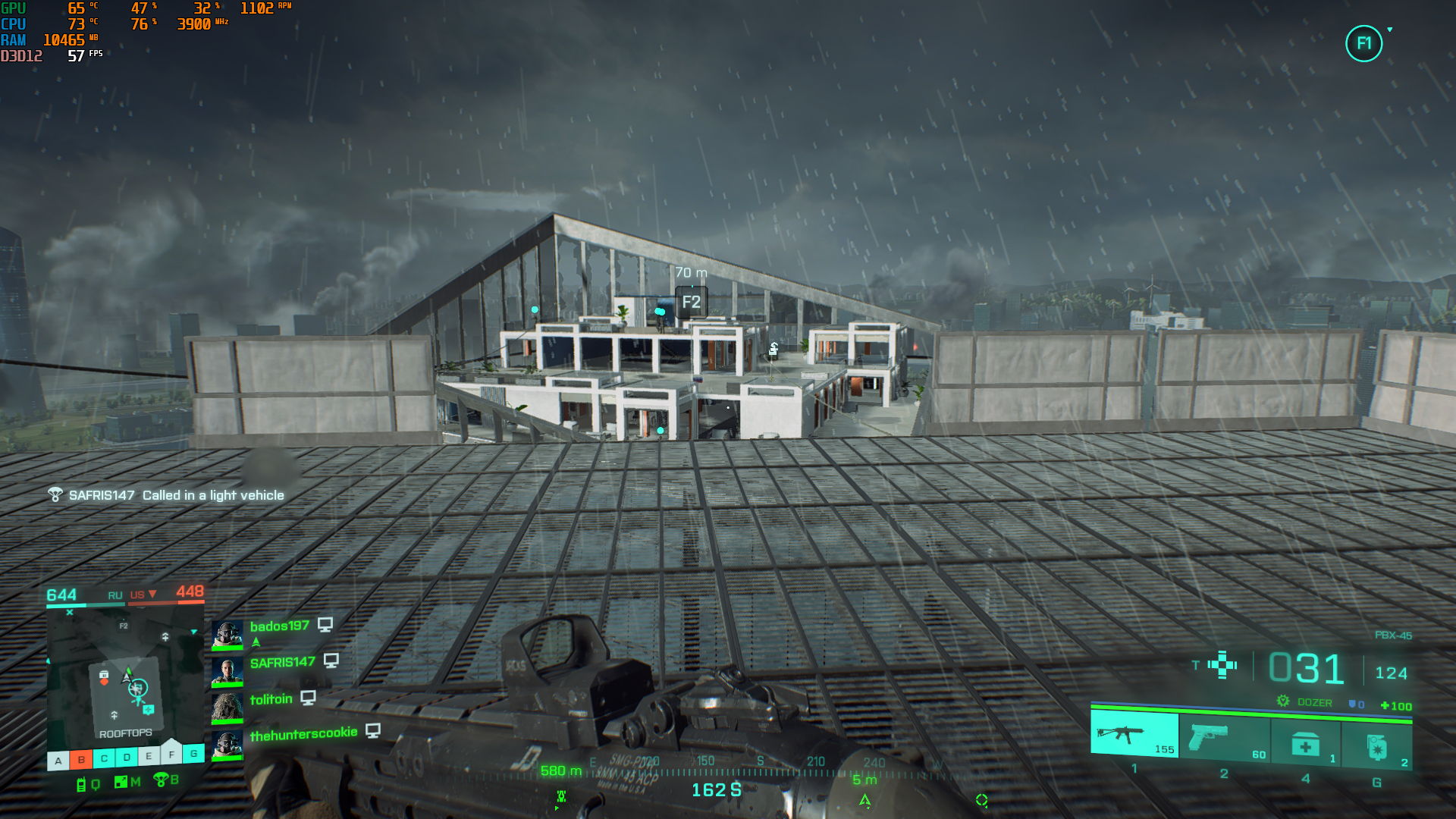The width and height of the screenshot is (1456, 819).
Task: Click the F2 objective marker on screen
Action: [691, 302]
